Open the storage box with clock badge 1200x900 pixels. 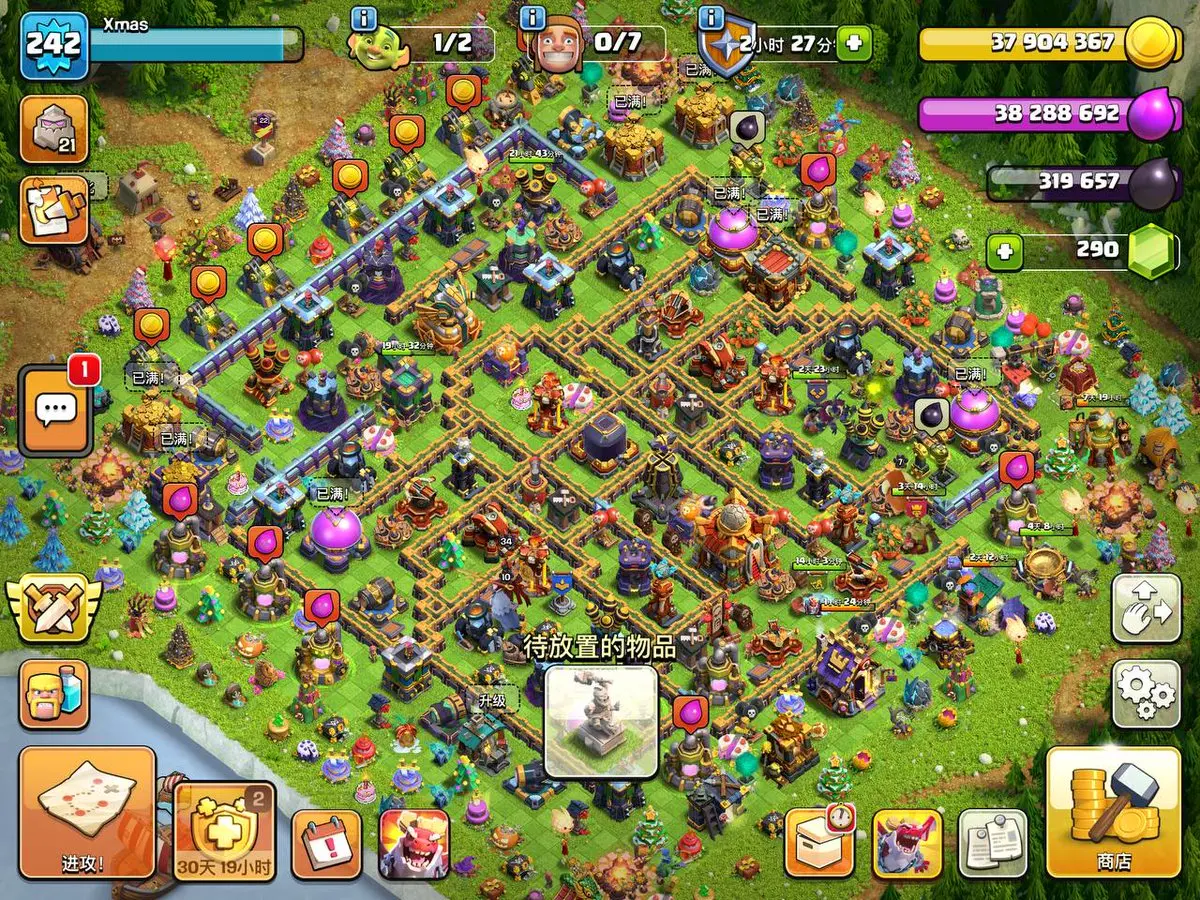click(x=819, y=843)
